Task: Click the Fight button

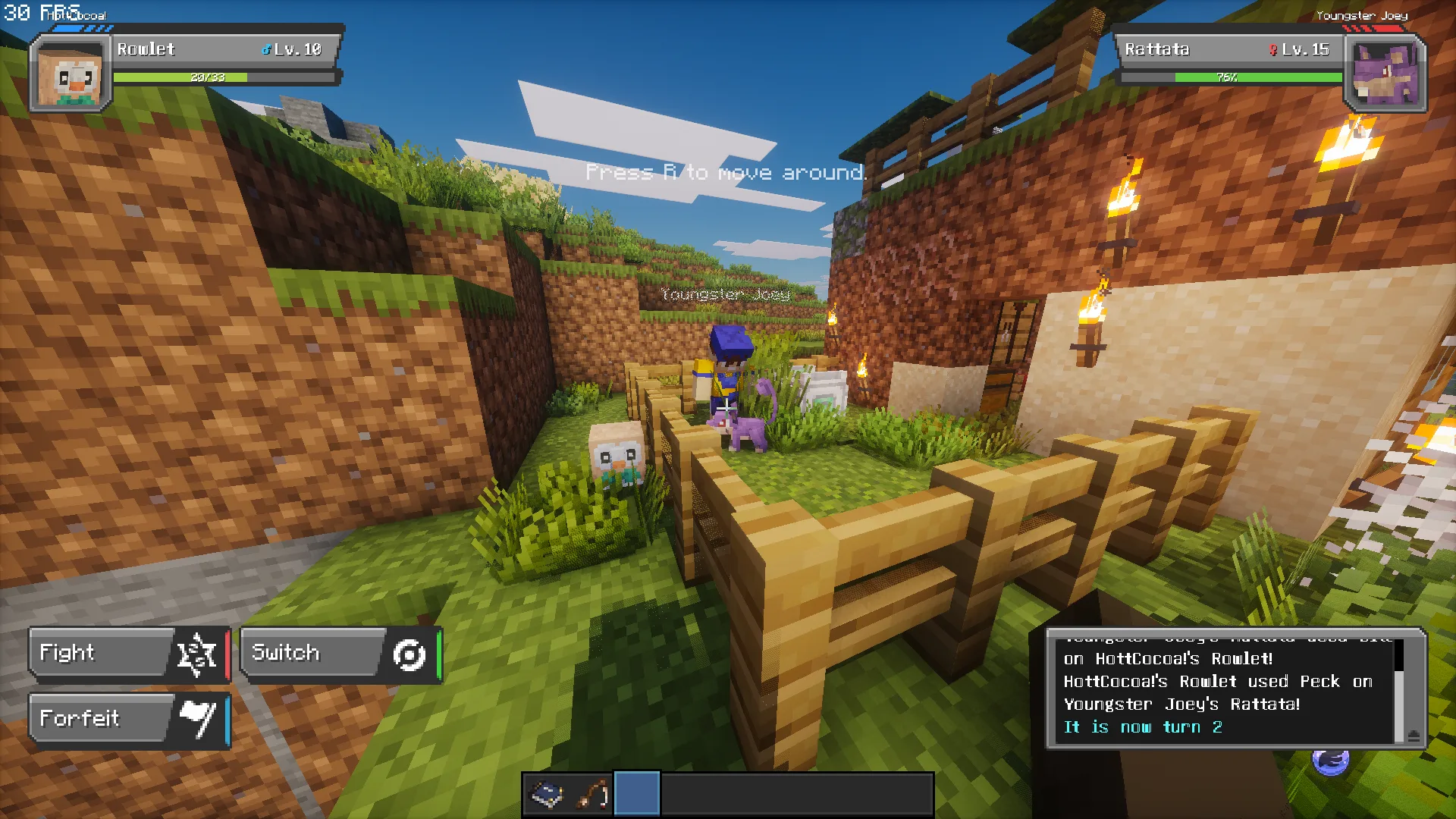Action: (99, 653)
